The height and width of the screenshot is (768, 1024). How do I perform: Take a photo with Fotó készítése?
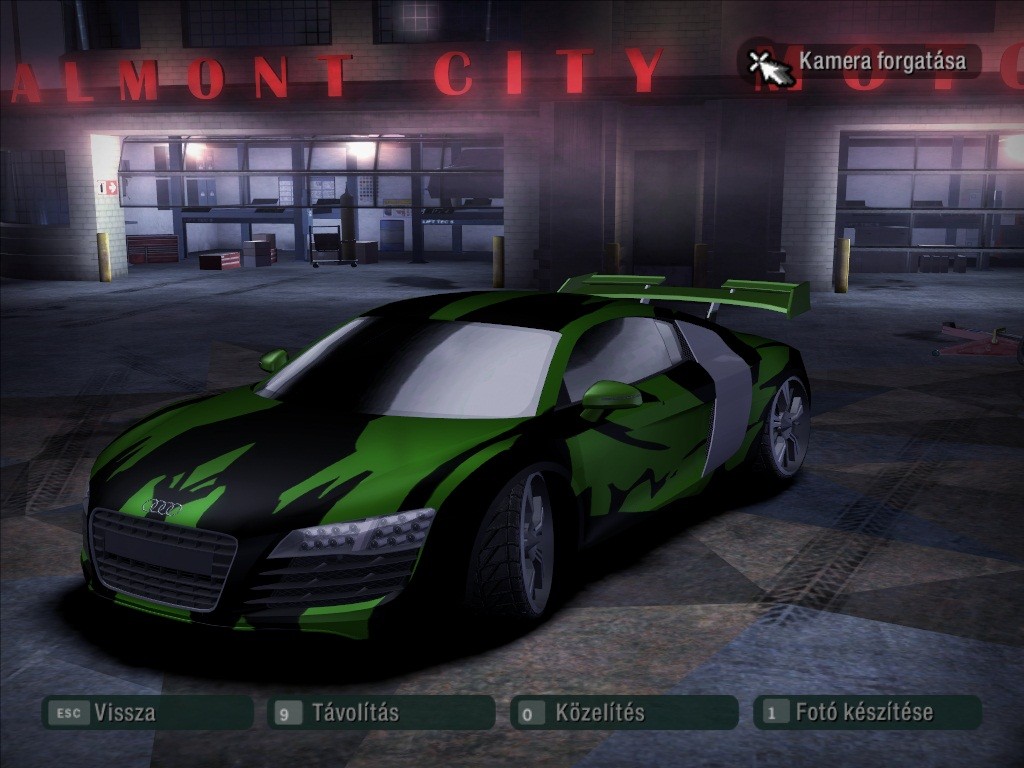pos(864,713)
